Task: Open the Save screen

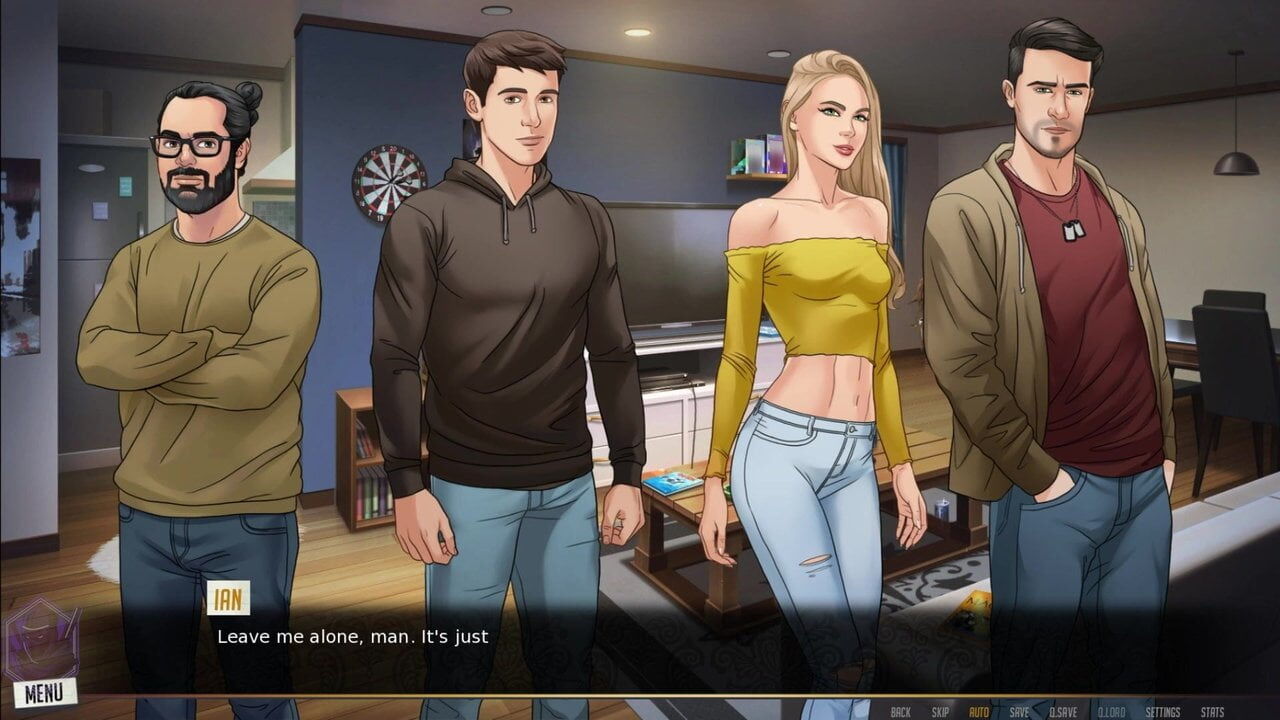Action: pyautogui.click(x=1019, y=712)
